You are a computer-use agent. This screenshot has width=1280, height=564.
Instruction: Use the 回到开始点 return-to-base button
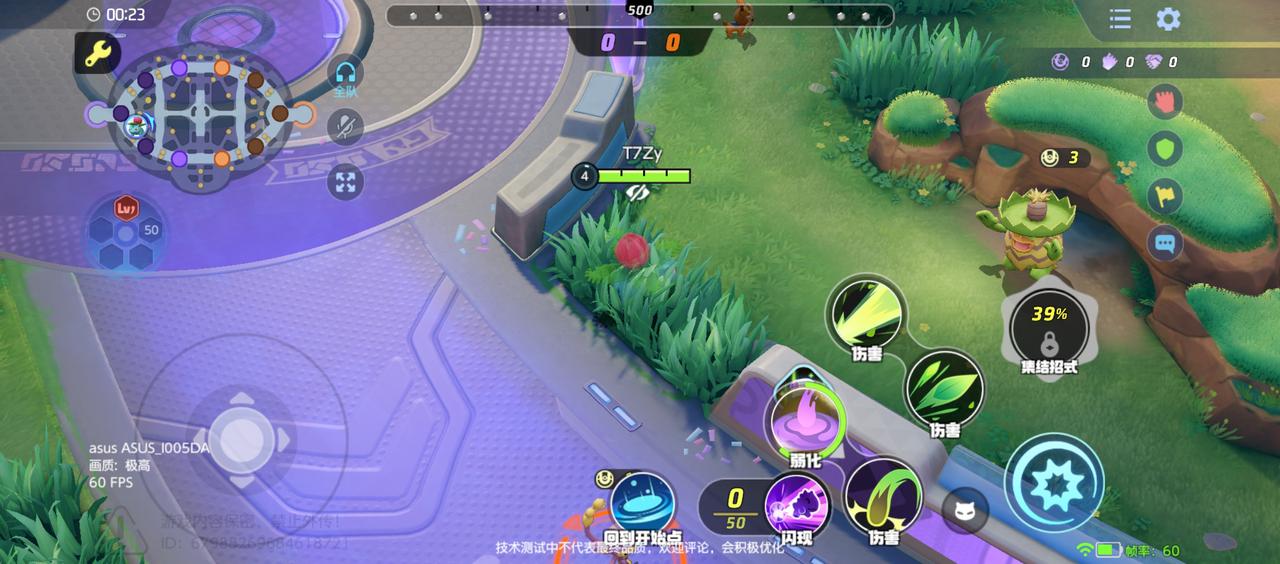tap(642, 504)
